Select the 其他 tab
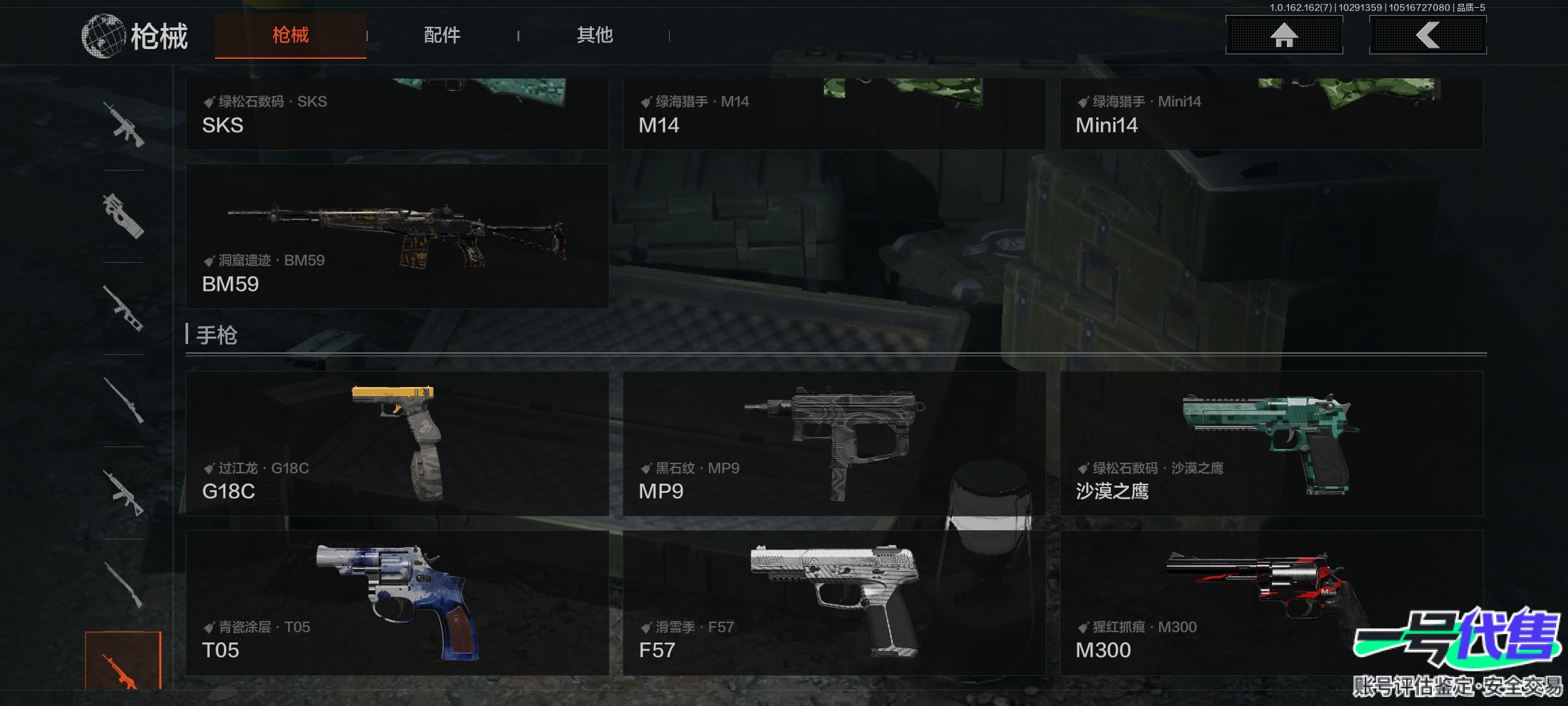Screen dimensions: 1568x706 tap(595, 35)
